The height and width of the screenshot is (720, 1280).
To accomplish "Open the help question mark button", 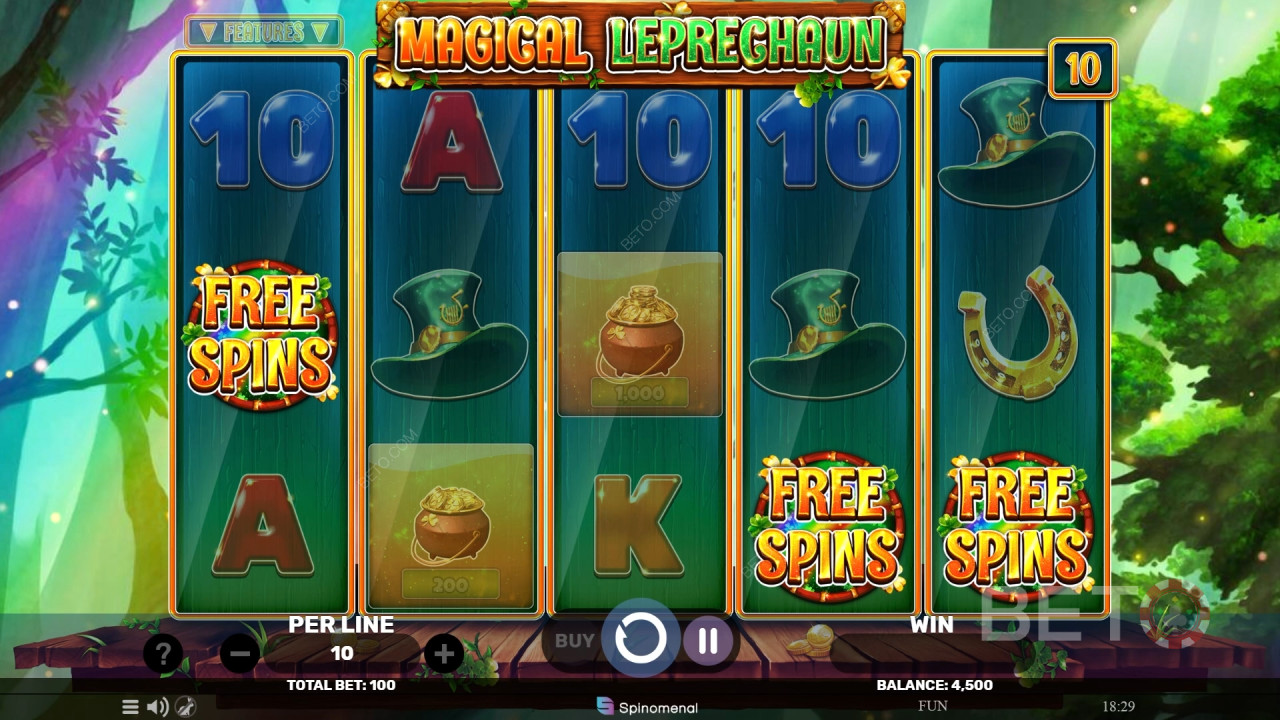I will [162, 655].
